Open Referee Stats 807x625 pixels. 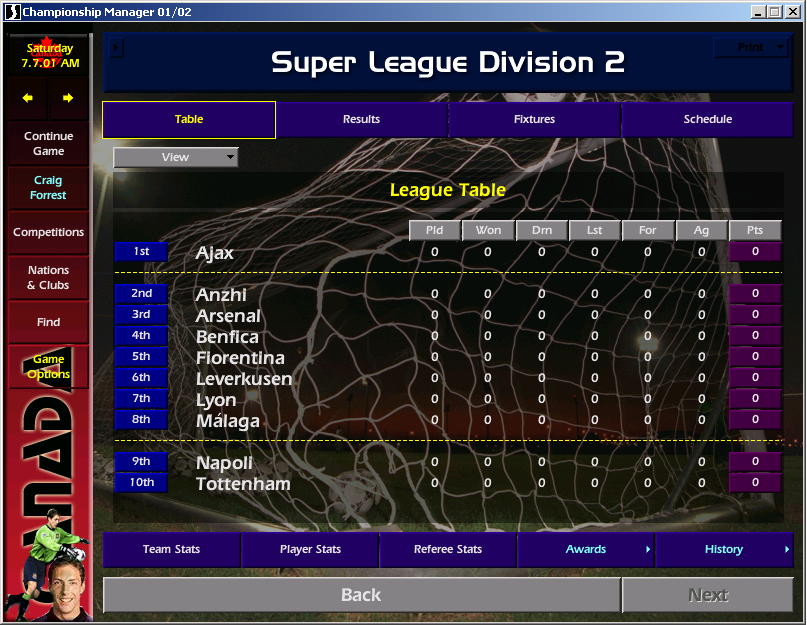pyautogui.click(x=448, y=549)
